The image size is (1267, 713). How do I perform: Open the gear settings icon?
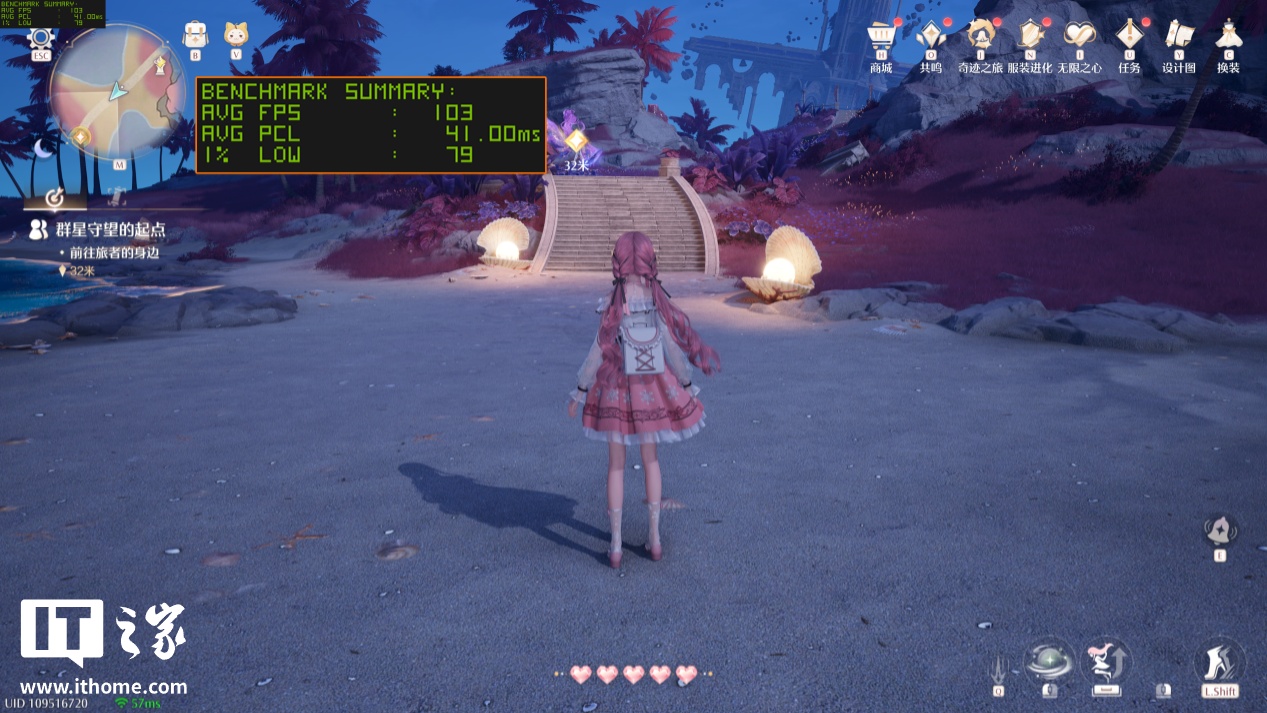tap(40, 39)
